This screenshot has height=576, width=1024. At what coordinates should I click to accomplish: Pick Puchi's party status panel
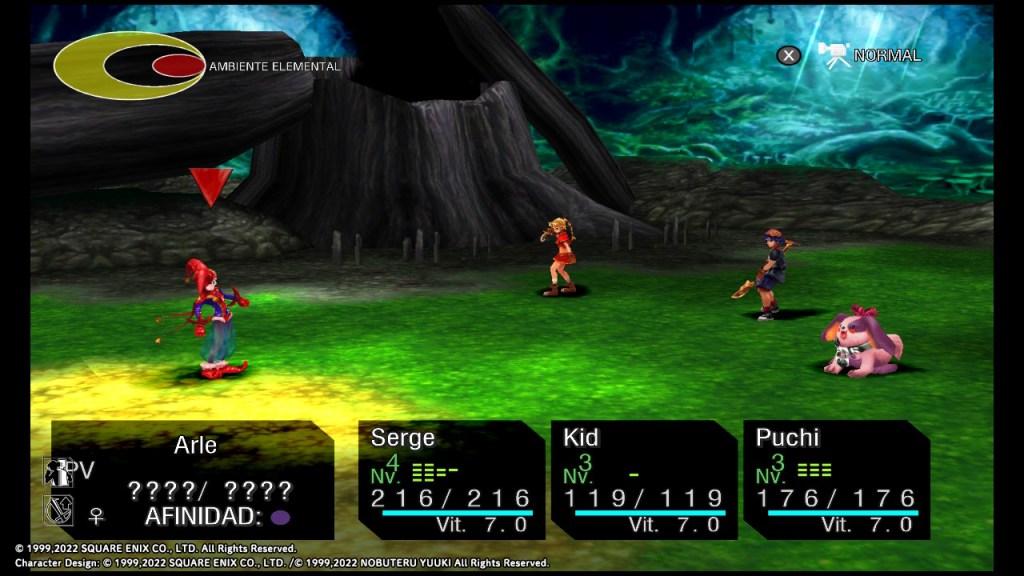point(835,480)
